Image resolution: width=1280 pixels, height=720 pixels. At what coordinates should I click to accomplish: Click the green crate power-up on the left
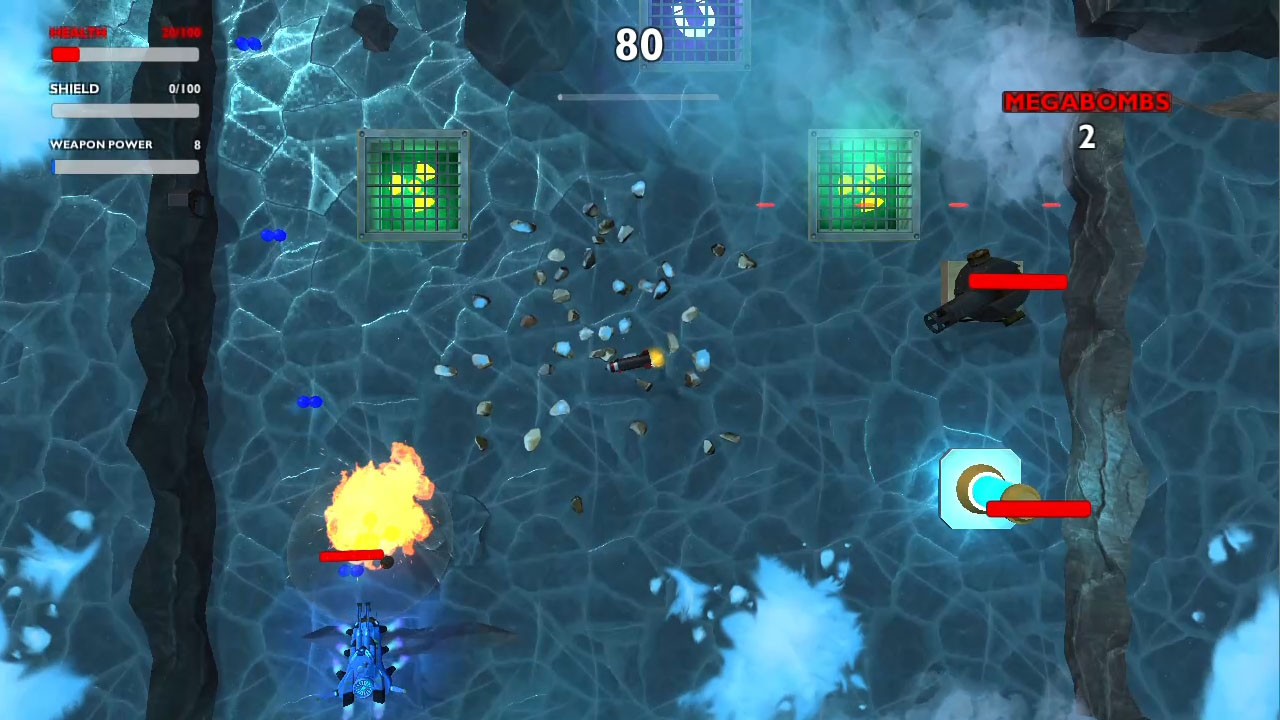pos(412,185)
